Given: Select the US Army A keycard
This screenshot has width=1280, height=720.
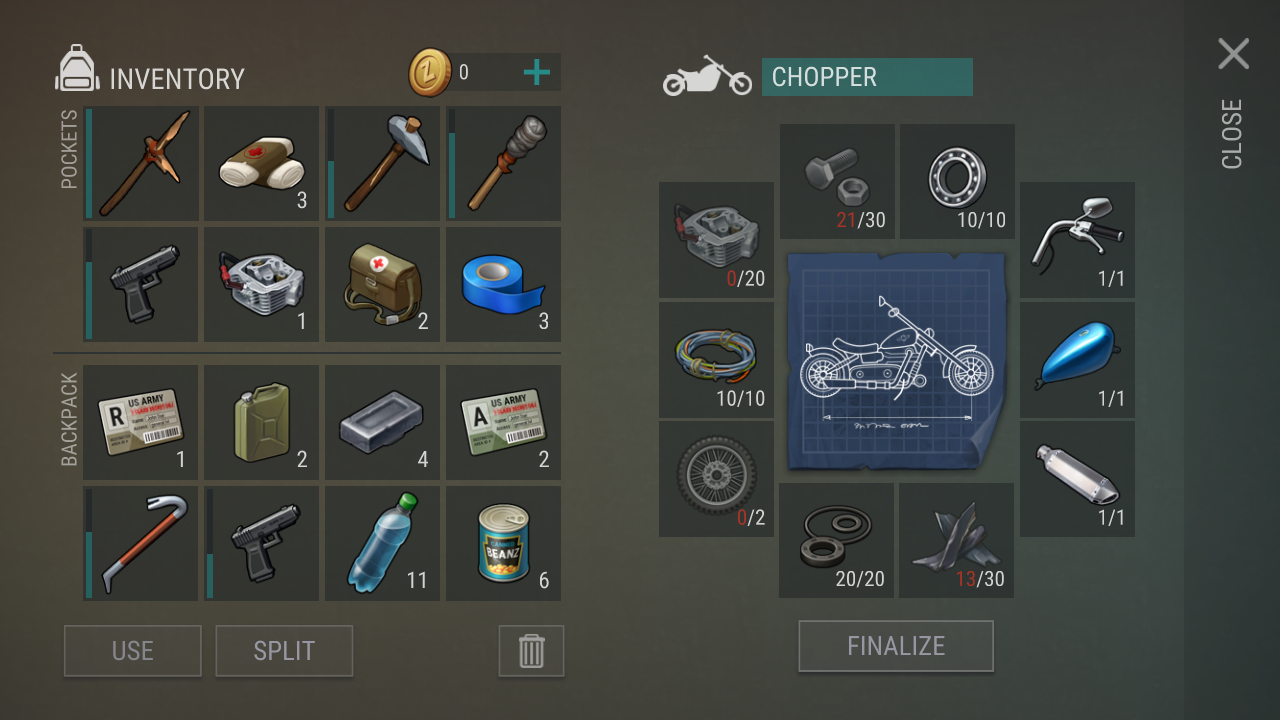Looking at the screenshot, I should [x=503, y=423].
